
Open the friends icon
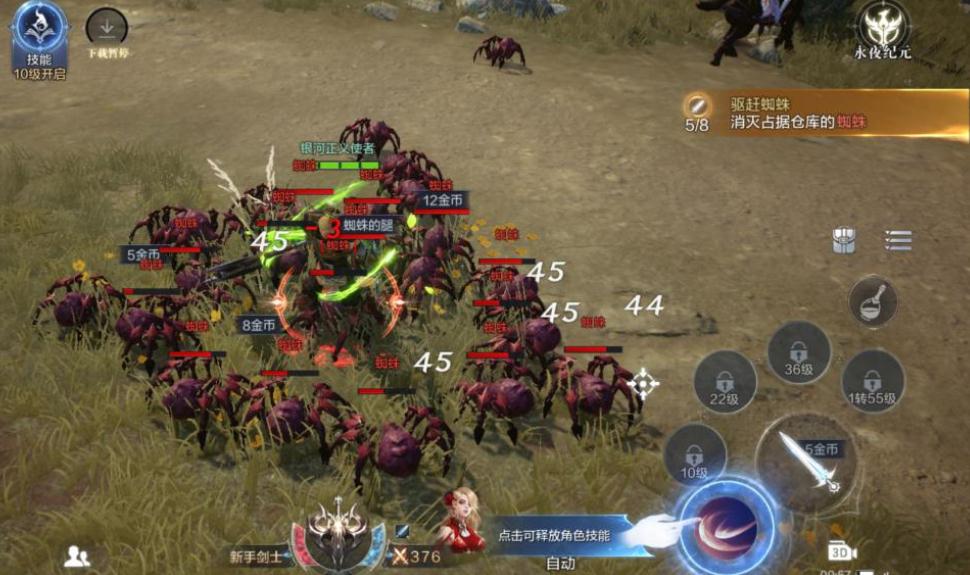pyautogui.click(x=77, y=557)
